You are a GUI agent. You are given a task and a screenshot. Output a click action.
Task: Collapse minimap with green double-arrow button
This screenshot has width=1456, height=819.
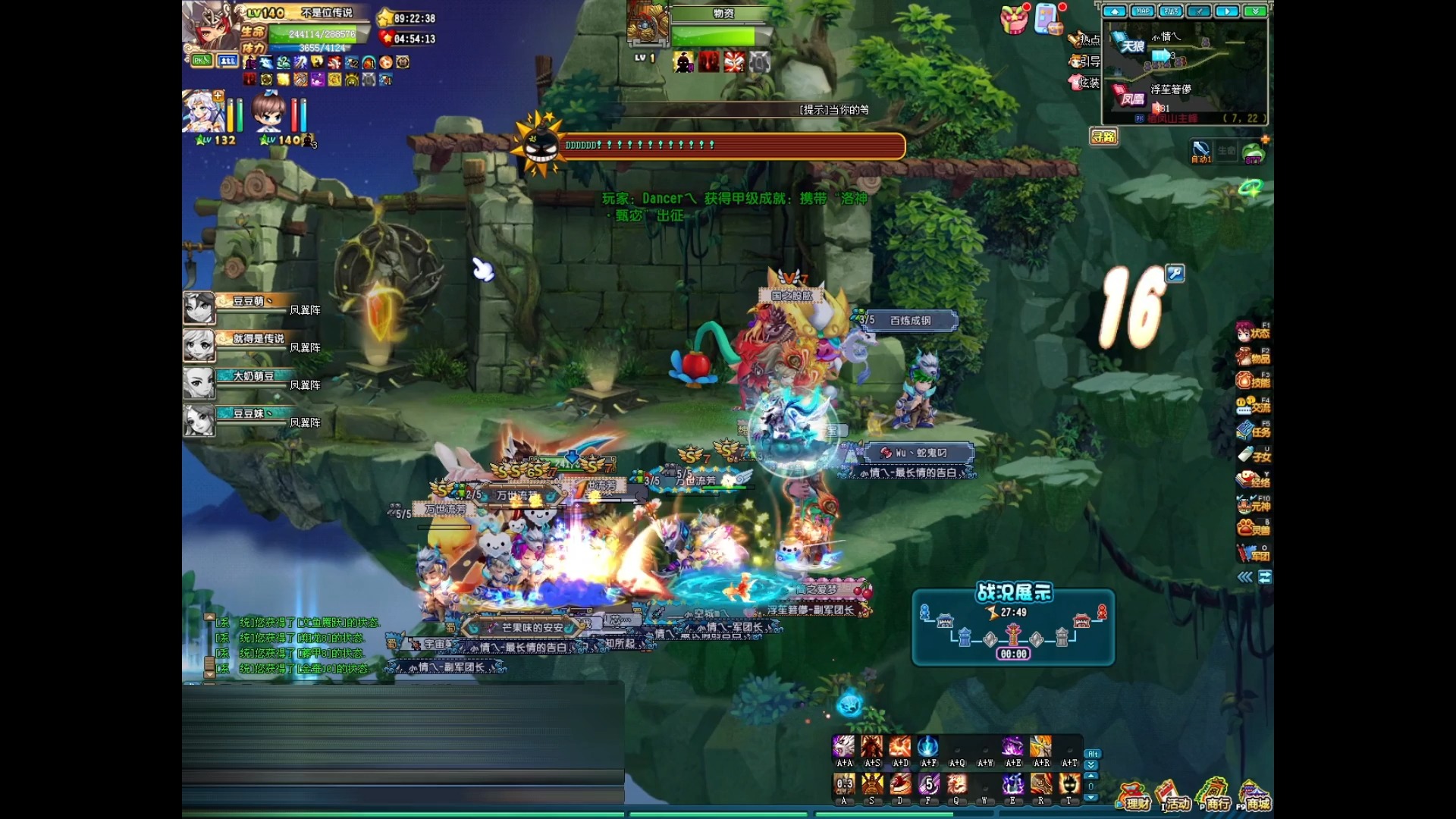coord(1255,11)
